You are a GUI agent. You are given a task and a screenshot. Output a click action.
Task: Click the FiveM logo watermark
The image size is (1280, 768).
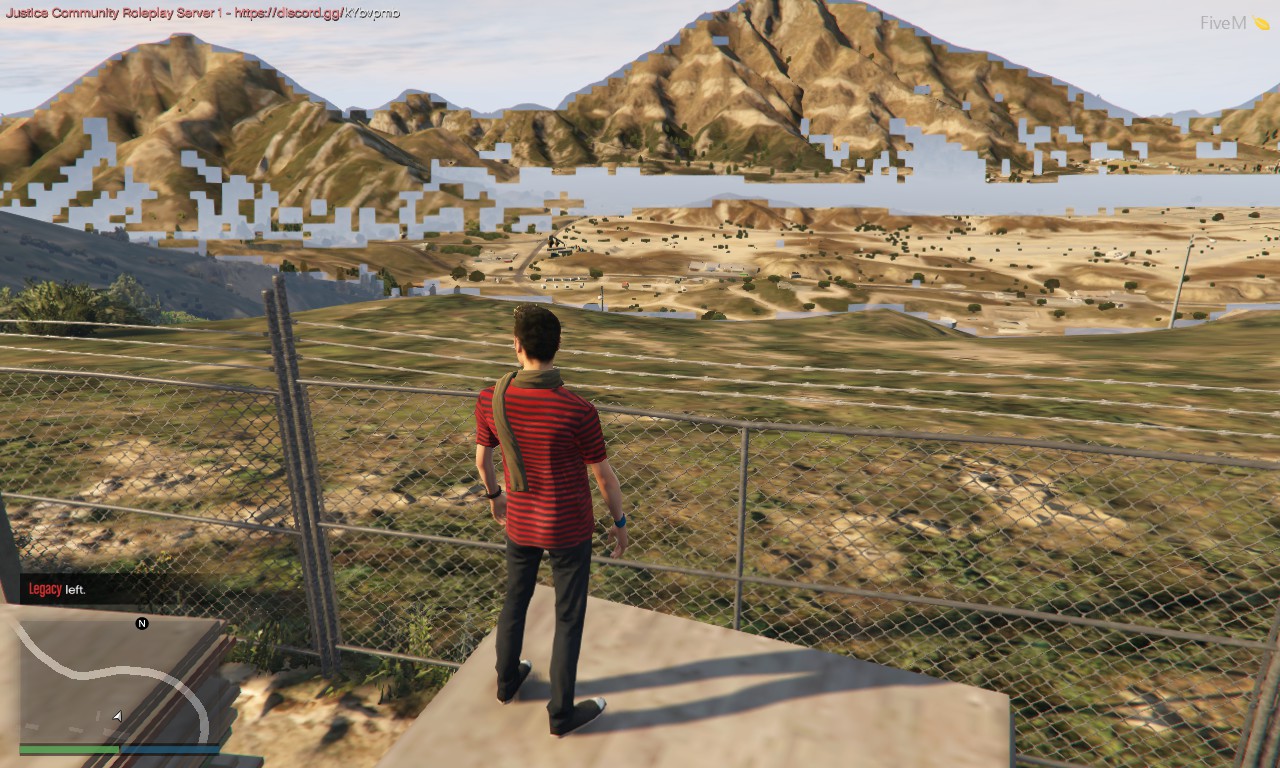(x=1234, y=23)
